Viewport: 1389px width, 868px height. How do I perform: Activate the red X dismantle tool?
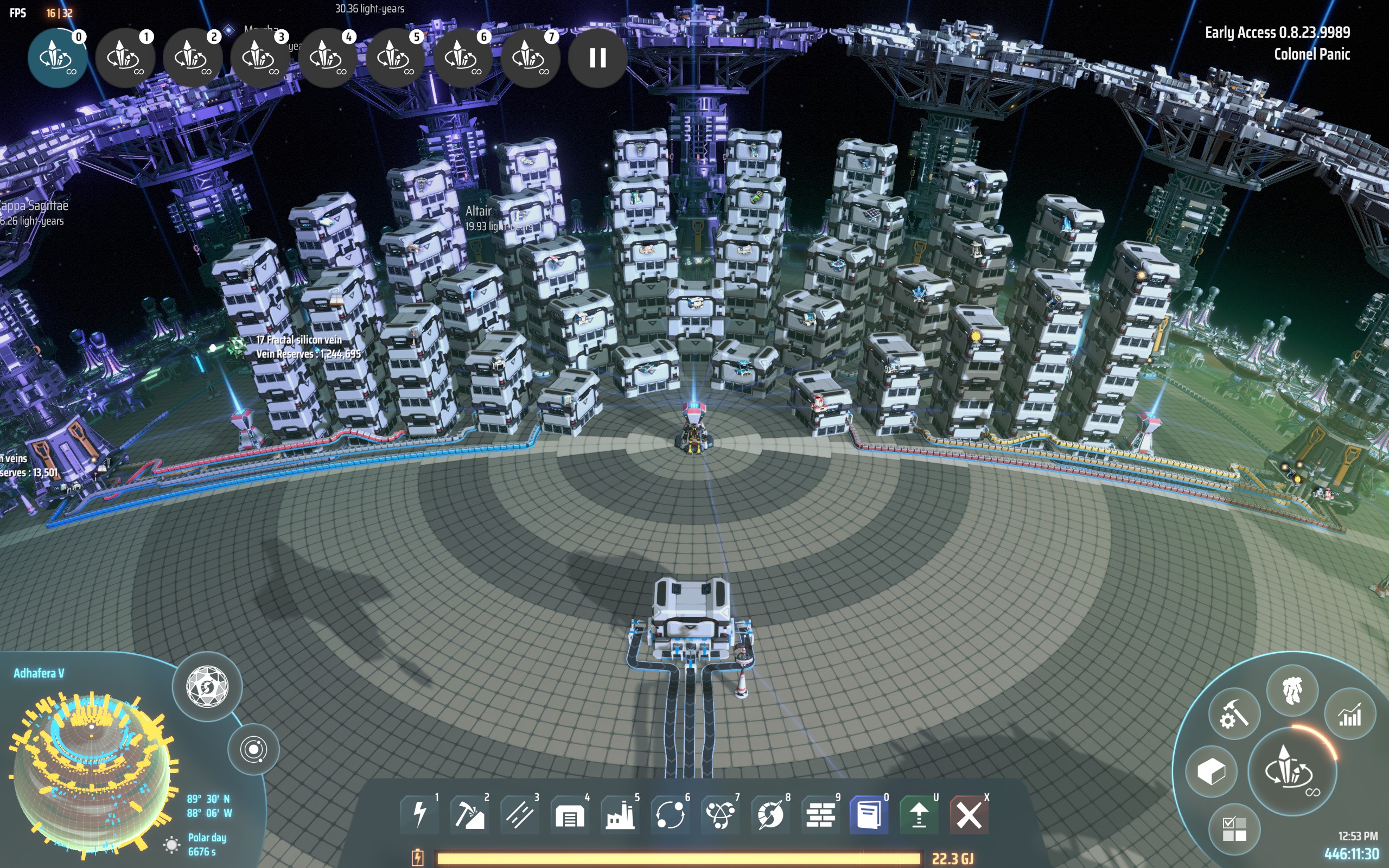point(969,814)
